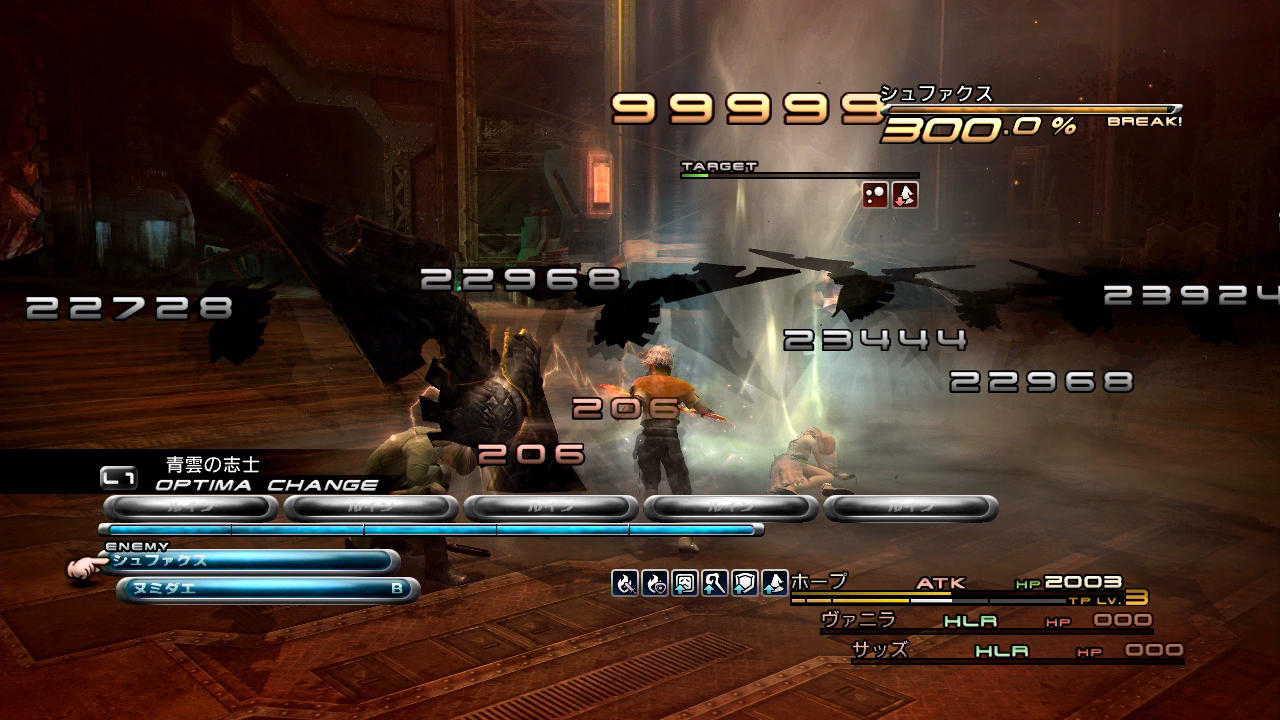
Task: Select ヴァニラ's party status row
Action: 985,621
